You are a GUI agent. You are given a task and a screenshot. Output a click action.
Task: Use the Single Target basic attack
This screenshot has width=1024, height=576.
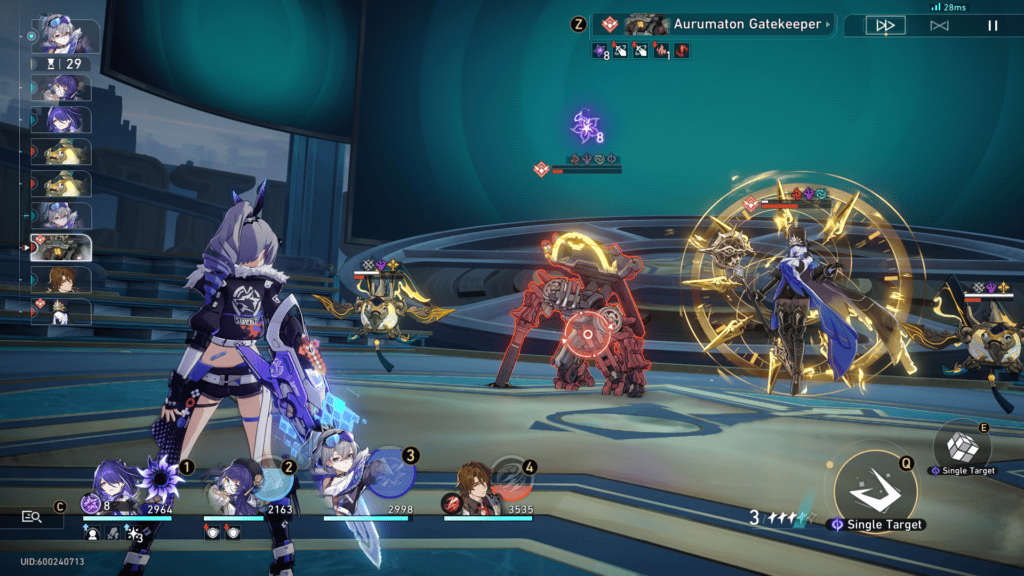875,487
